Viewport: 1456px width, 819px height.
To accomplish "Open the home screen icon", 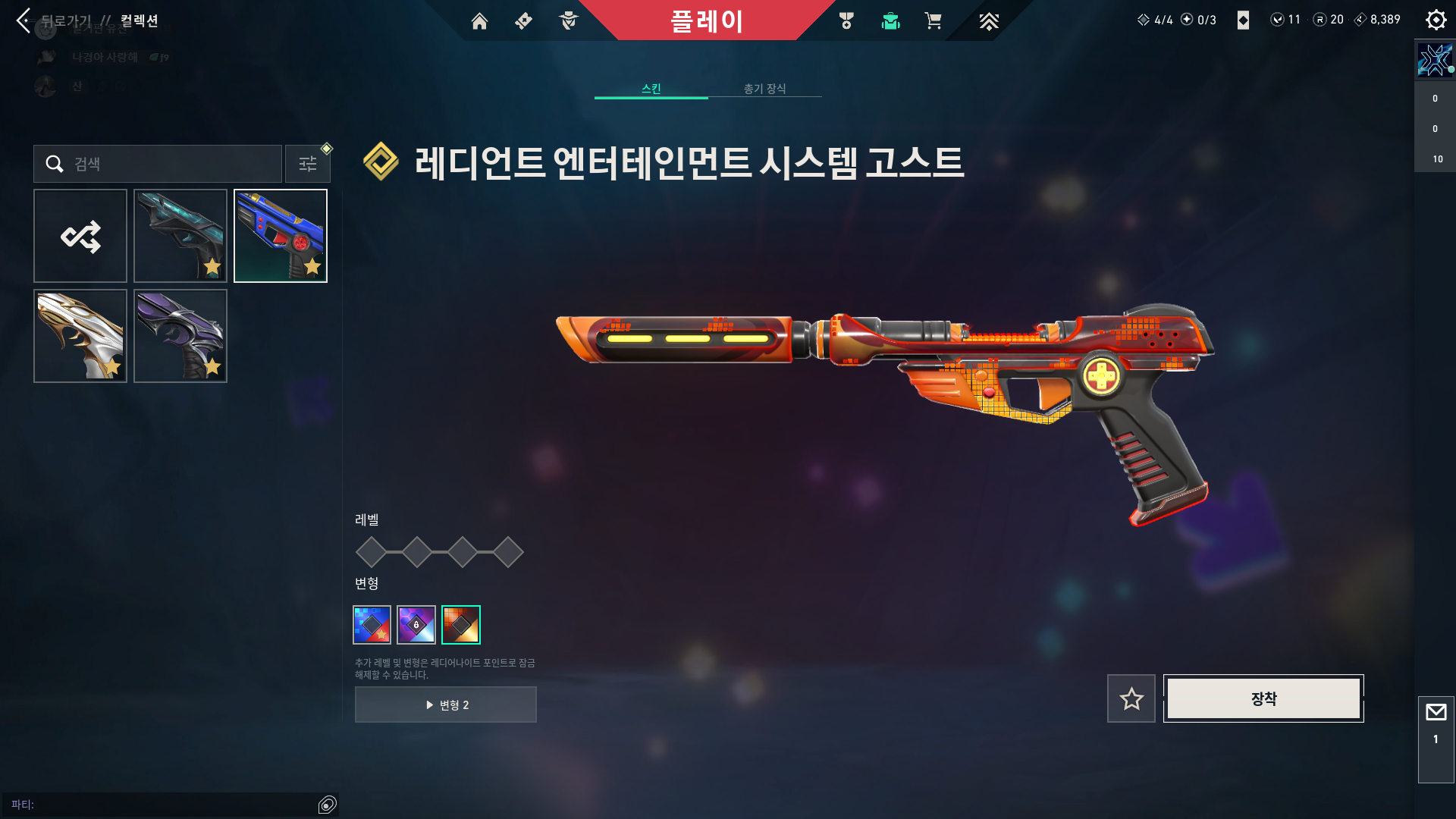I will tap(479, 21).
